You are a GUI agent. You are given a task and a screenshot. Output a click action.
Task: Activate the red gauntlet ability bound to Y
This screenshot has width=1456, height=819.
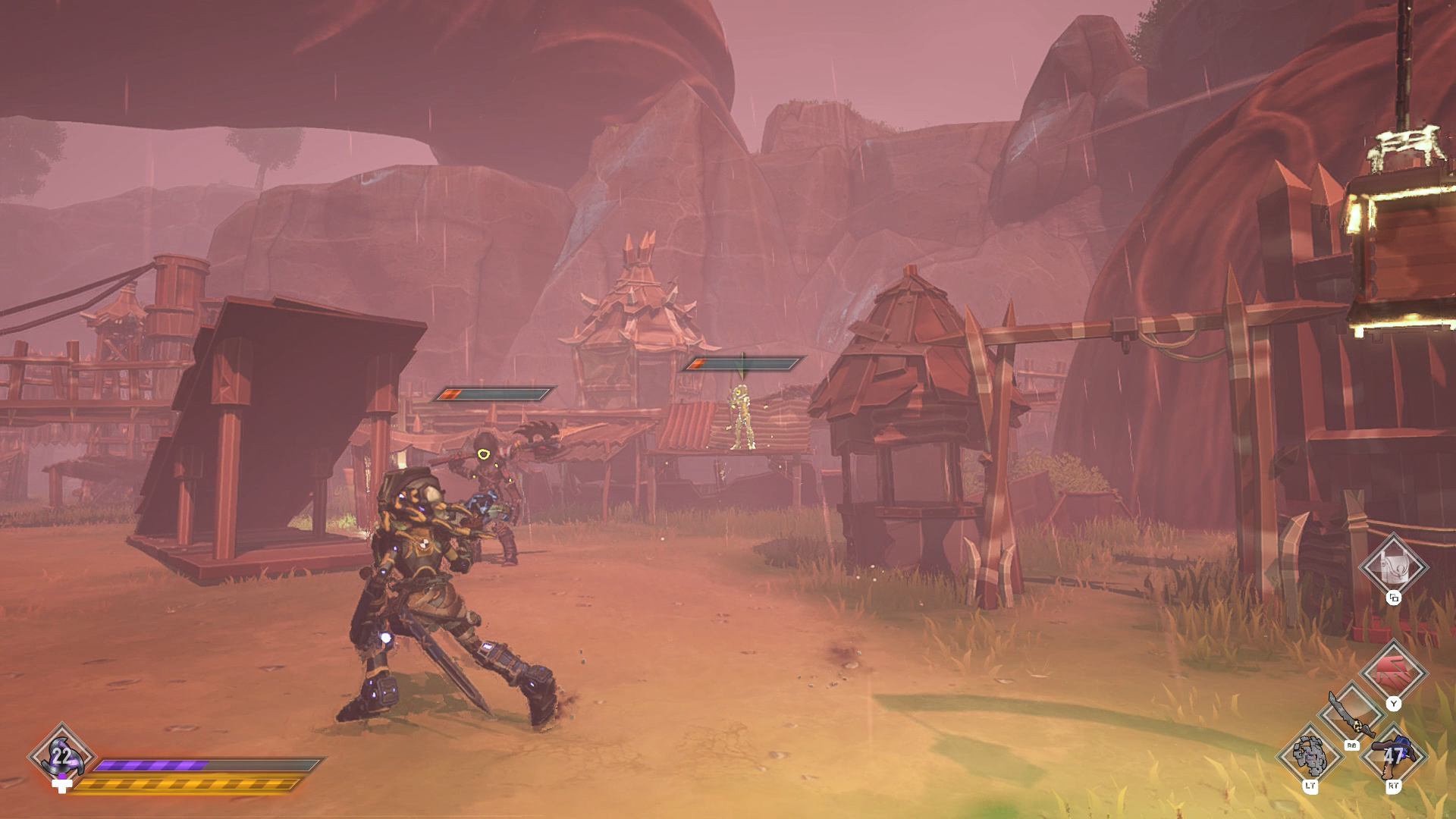(1392, 671)
